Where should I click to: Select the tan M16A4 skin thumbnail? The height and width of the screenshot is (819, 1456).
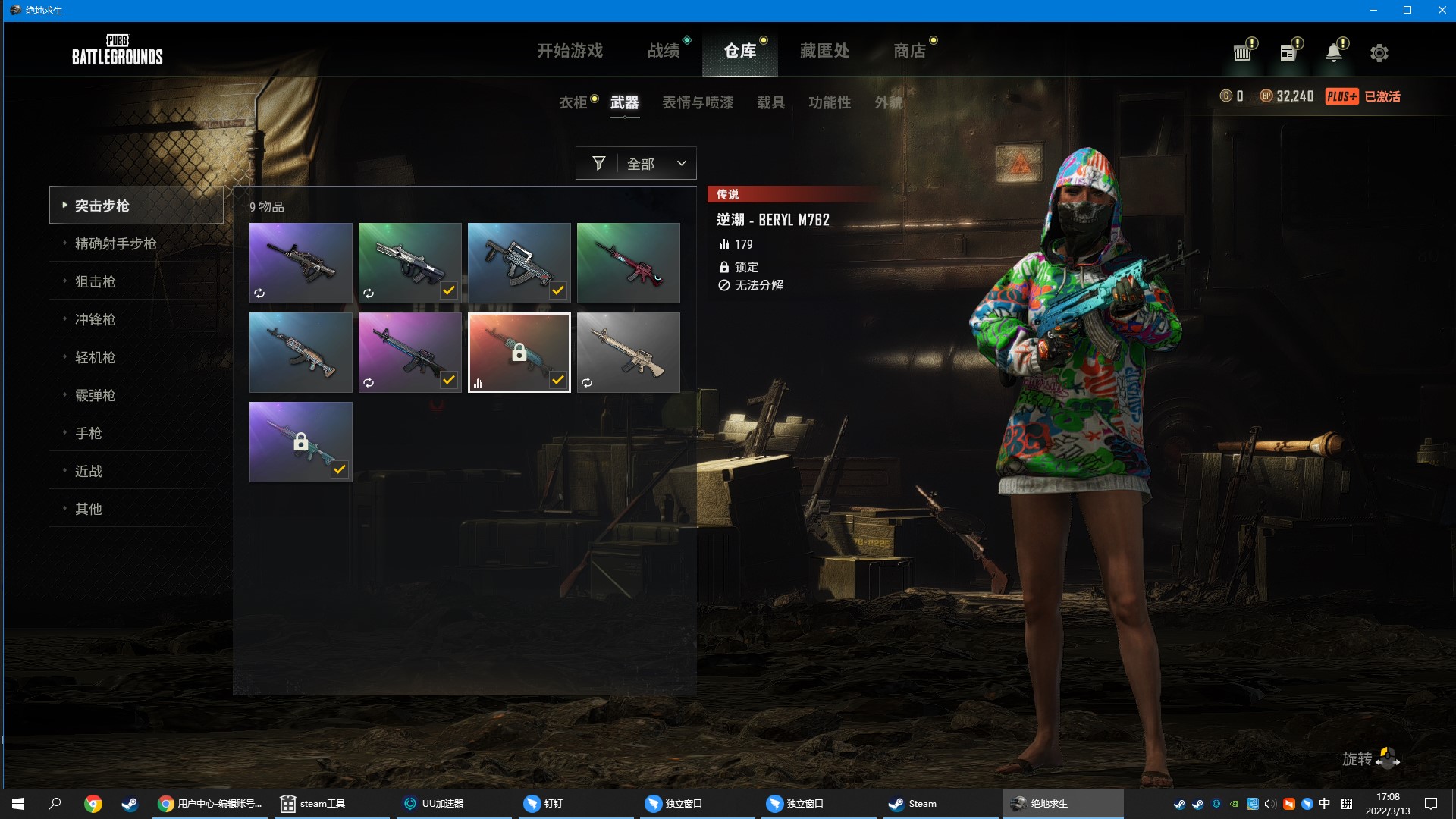click(628, 352)
